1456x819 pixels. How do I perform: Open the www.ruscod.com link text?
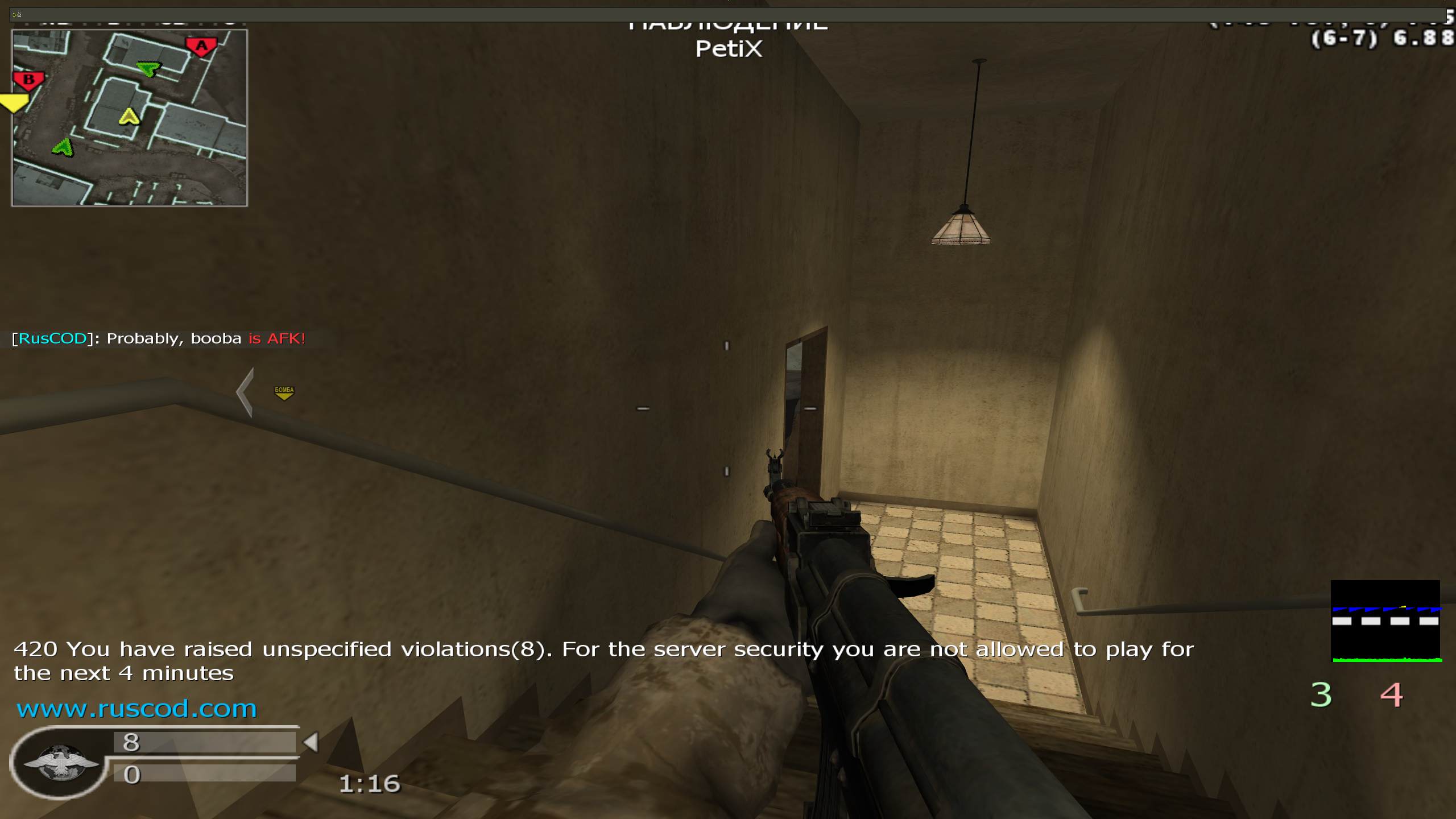(136, 709)
